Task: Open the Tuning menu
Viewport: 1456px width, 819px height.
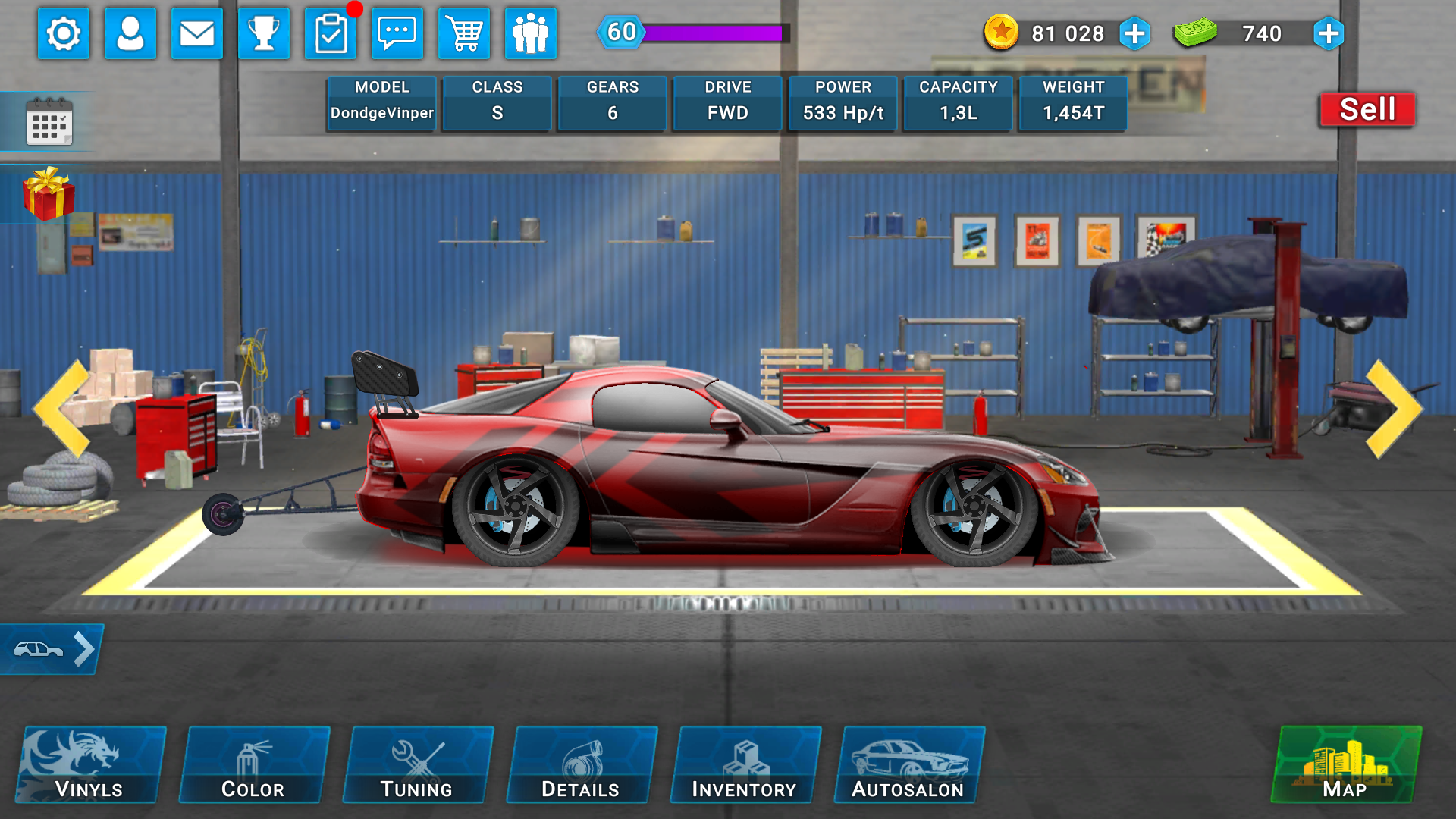Action: tap(418, 764)
